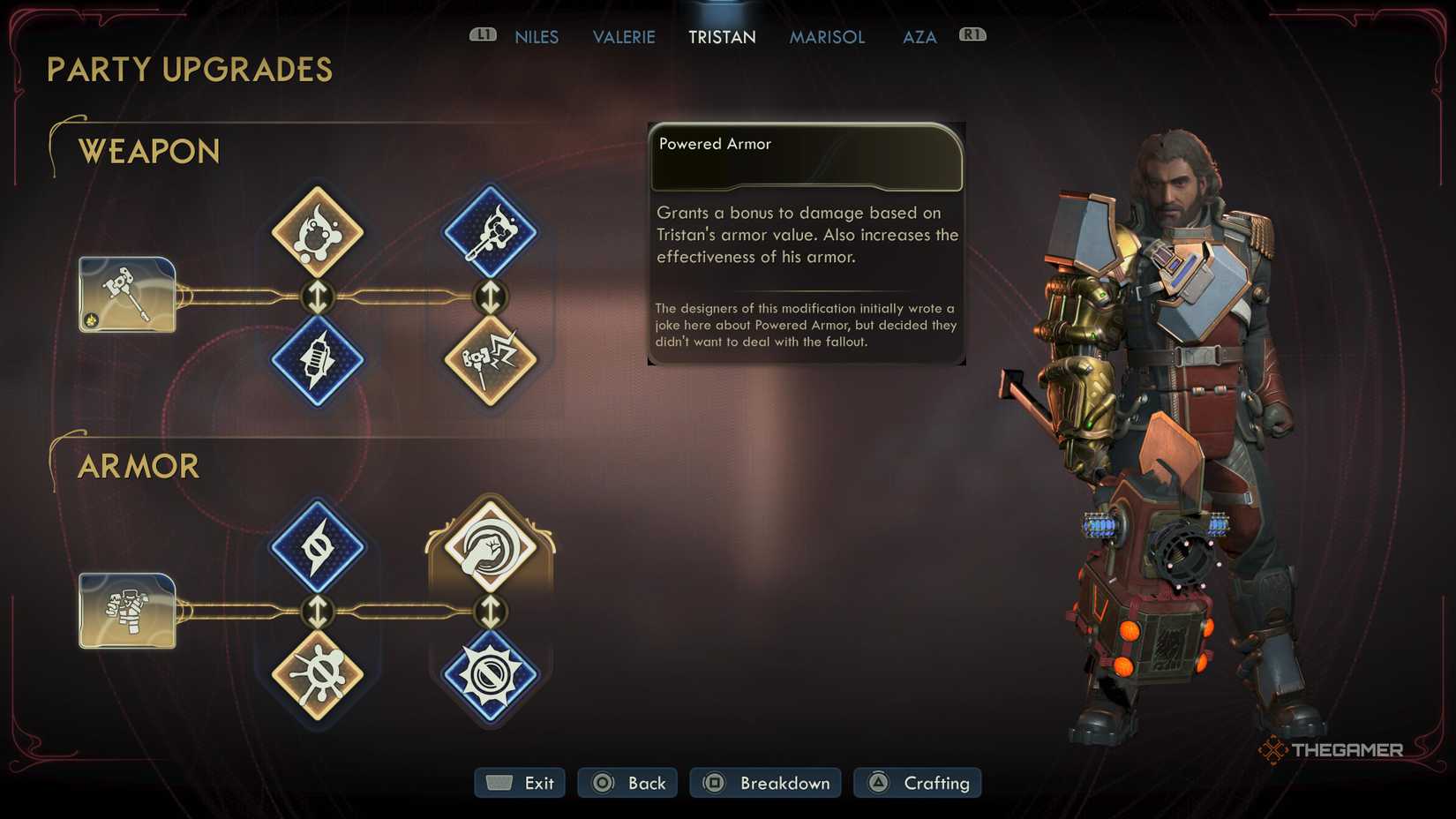Image resolution: width=1456 pixels, height=819 pixels.
Task: Toggle the first weapon upgrade swap arrows
Action: tap(318, 297)
